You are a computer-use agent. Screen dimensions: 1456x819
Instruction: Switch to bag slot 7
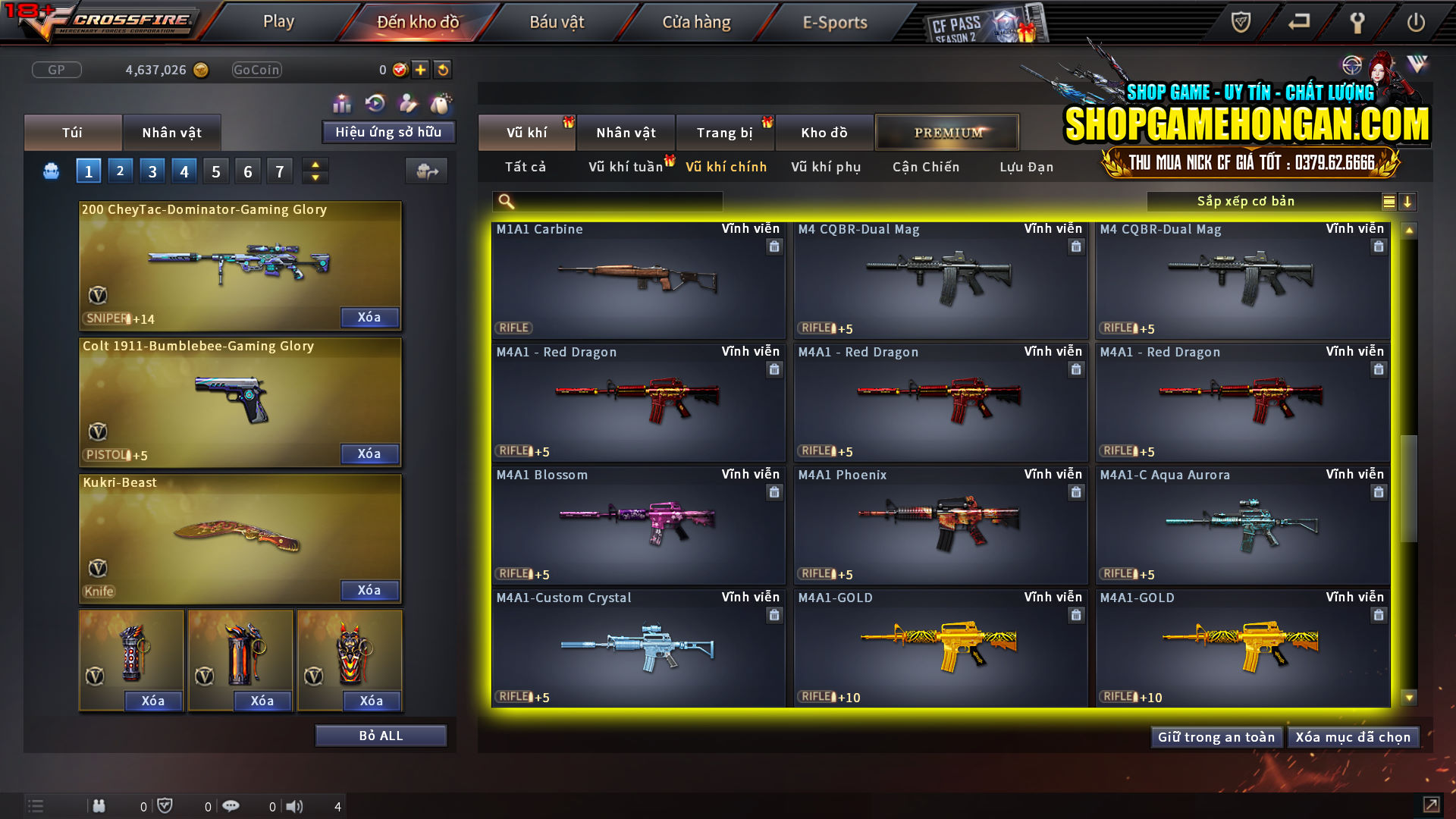pyautogui.click(x=279, y=171)
